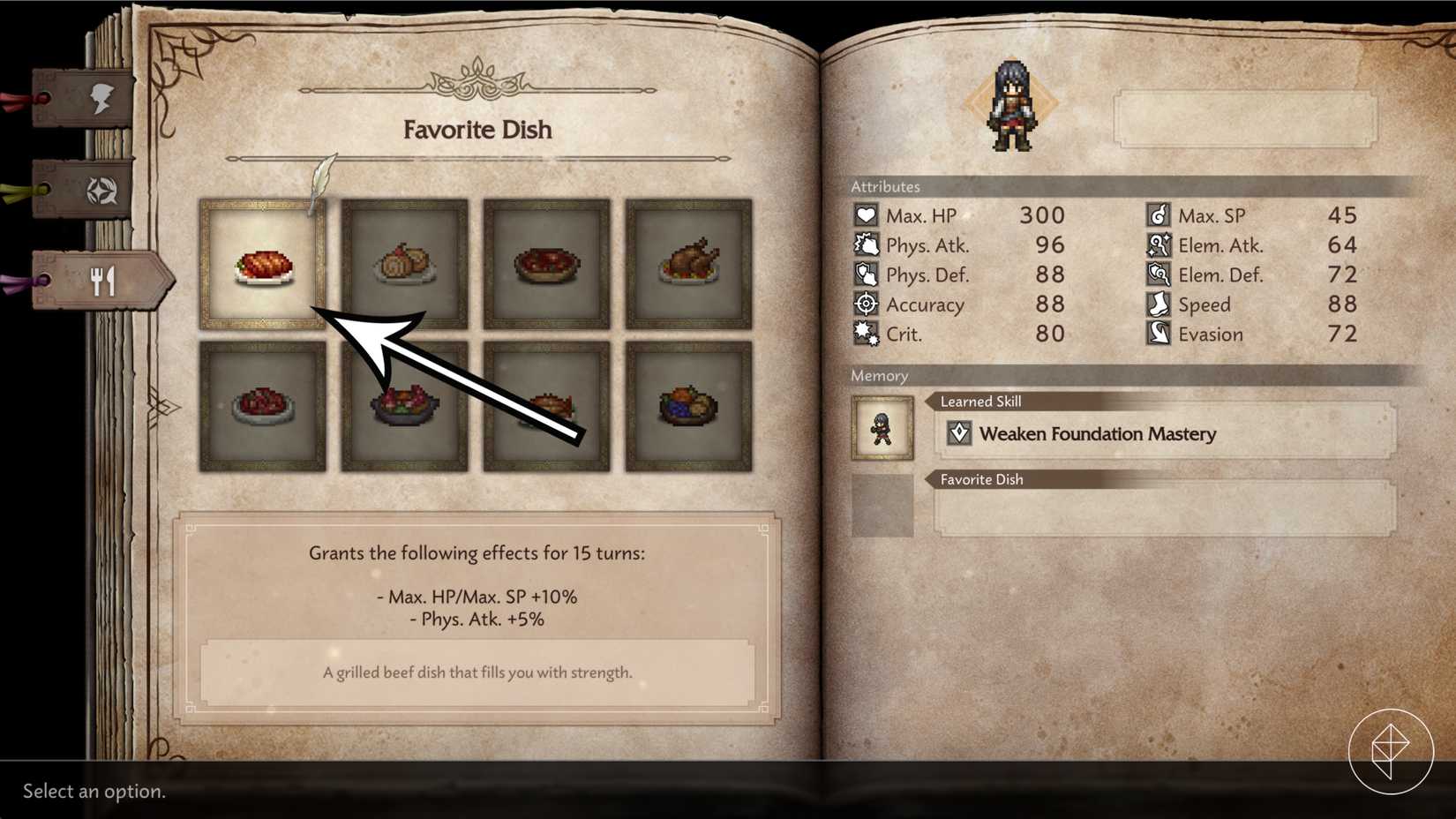
Task: Click the Evasion icon
Action: click(x=1159, y=334)
